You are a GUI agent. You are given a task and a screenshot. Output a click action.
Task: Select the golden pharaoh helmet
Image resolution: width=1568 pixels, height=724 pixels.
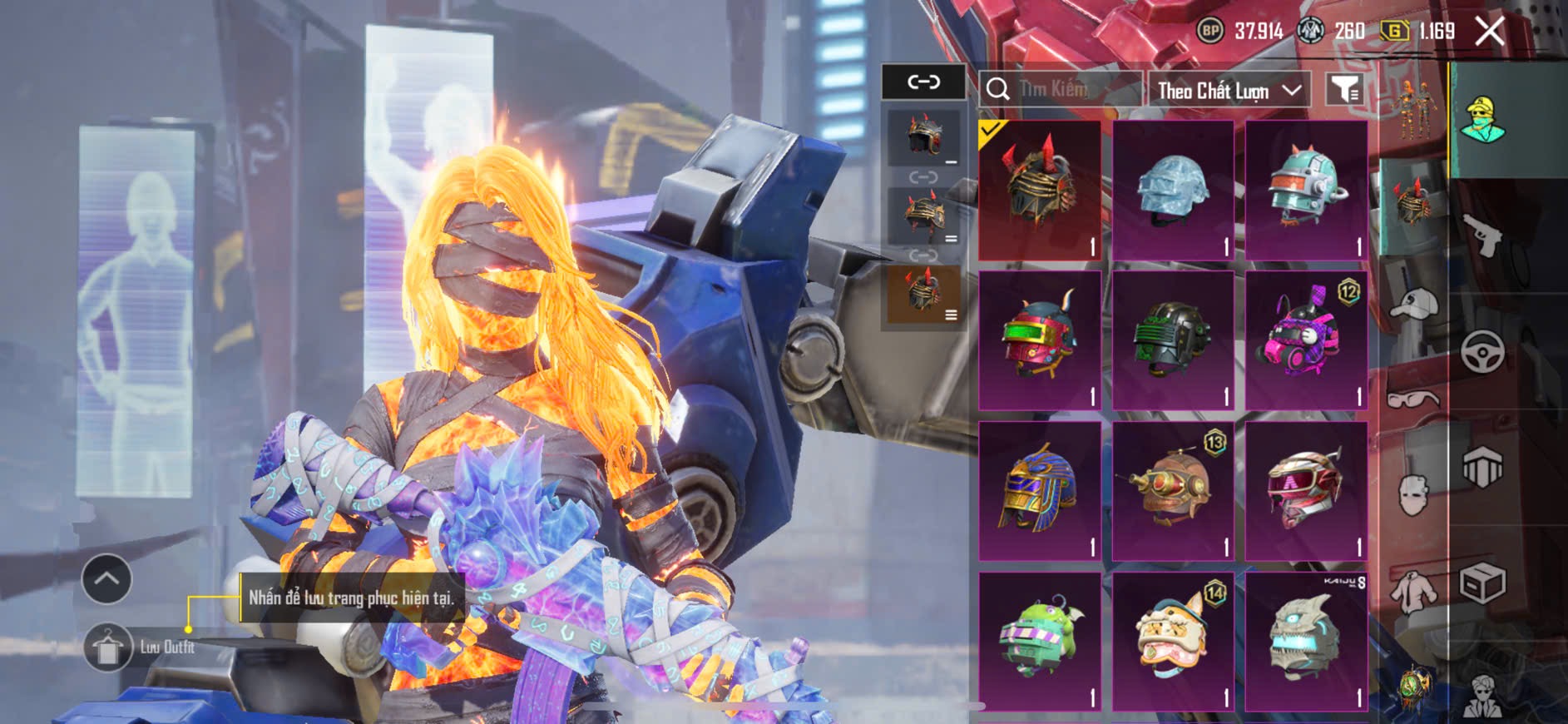(1040, 490)
